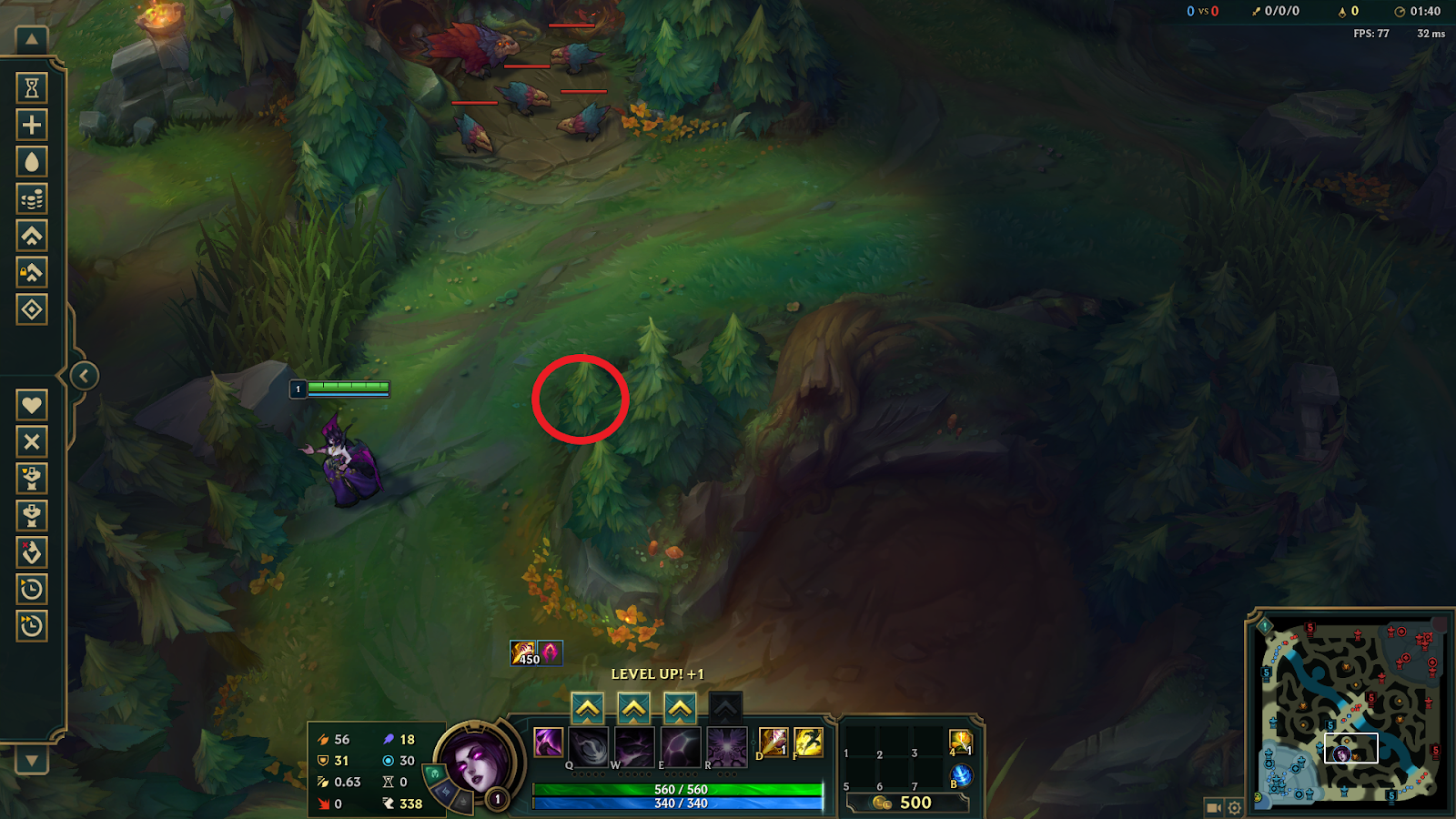Viewport: 1456px width, 819px height.
Task: Click the X icon in the lower sidebar
Action: click(x=32, y=442)
